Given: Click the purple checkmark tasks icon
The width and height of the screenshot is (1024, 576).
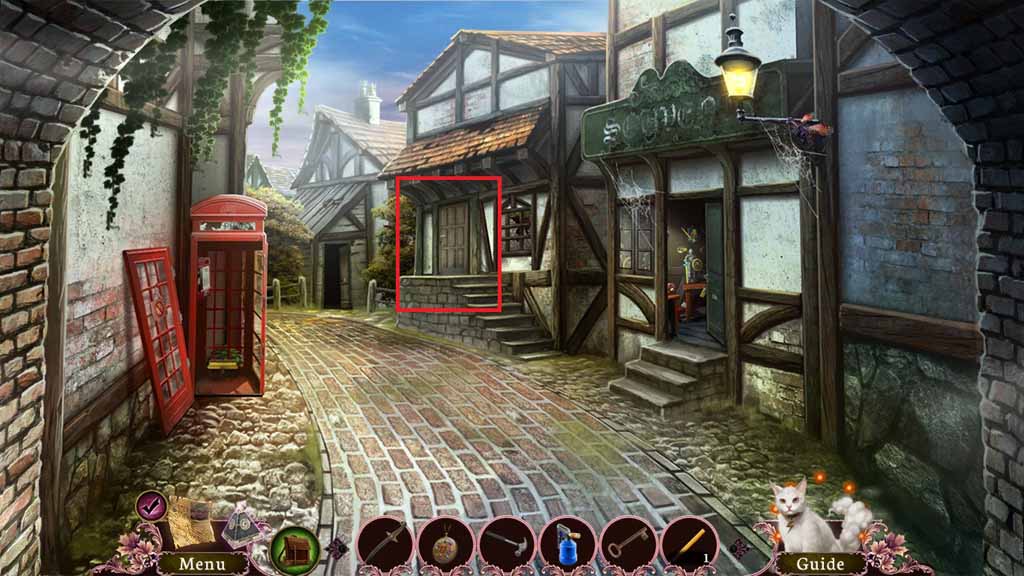Looking at the screenshot, I should [151, 502].
